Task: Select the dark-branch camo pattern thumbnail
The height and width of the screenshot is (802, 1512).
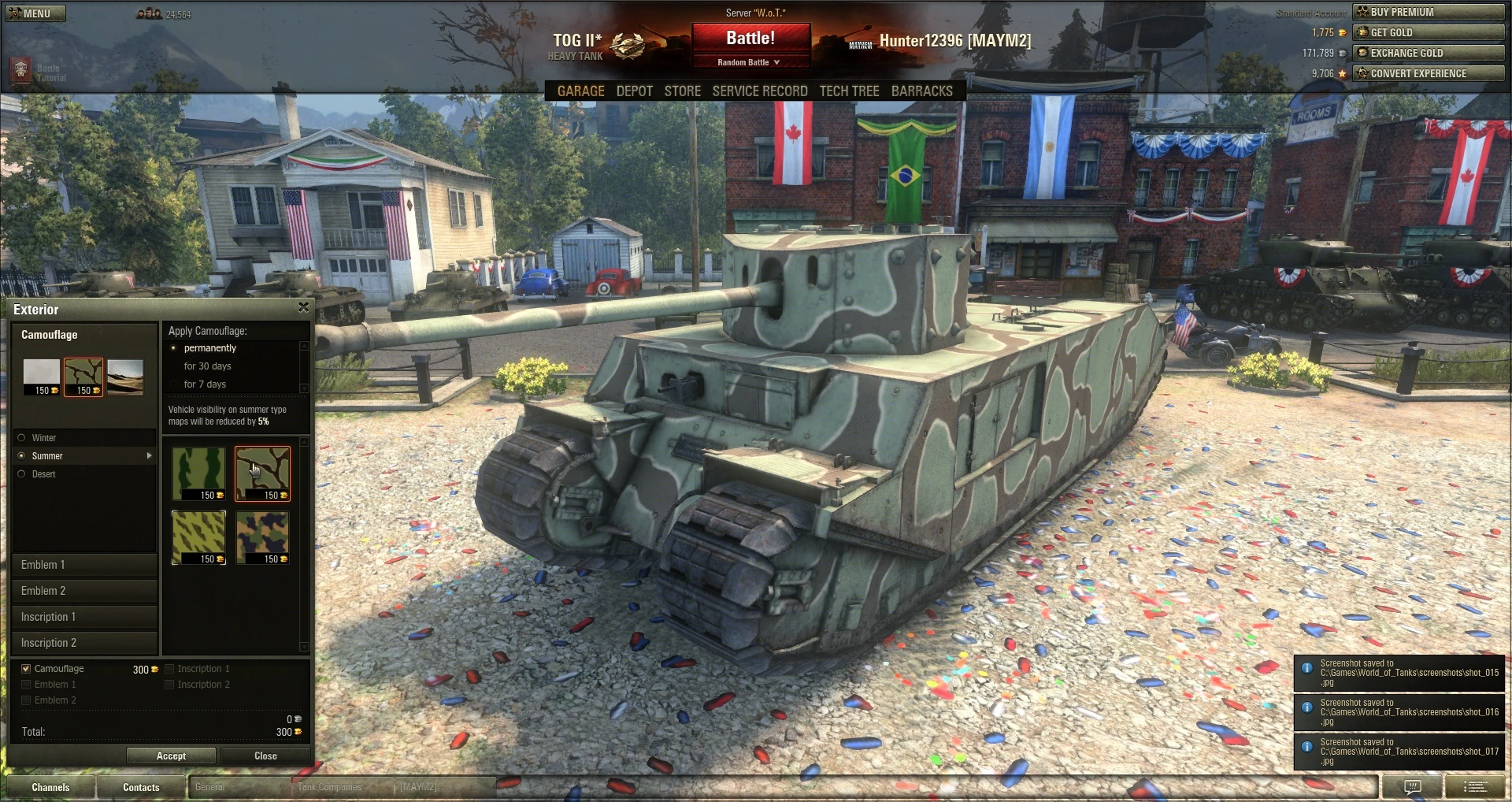Action: pos(262,473)
